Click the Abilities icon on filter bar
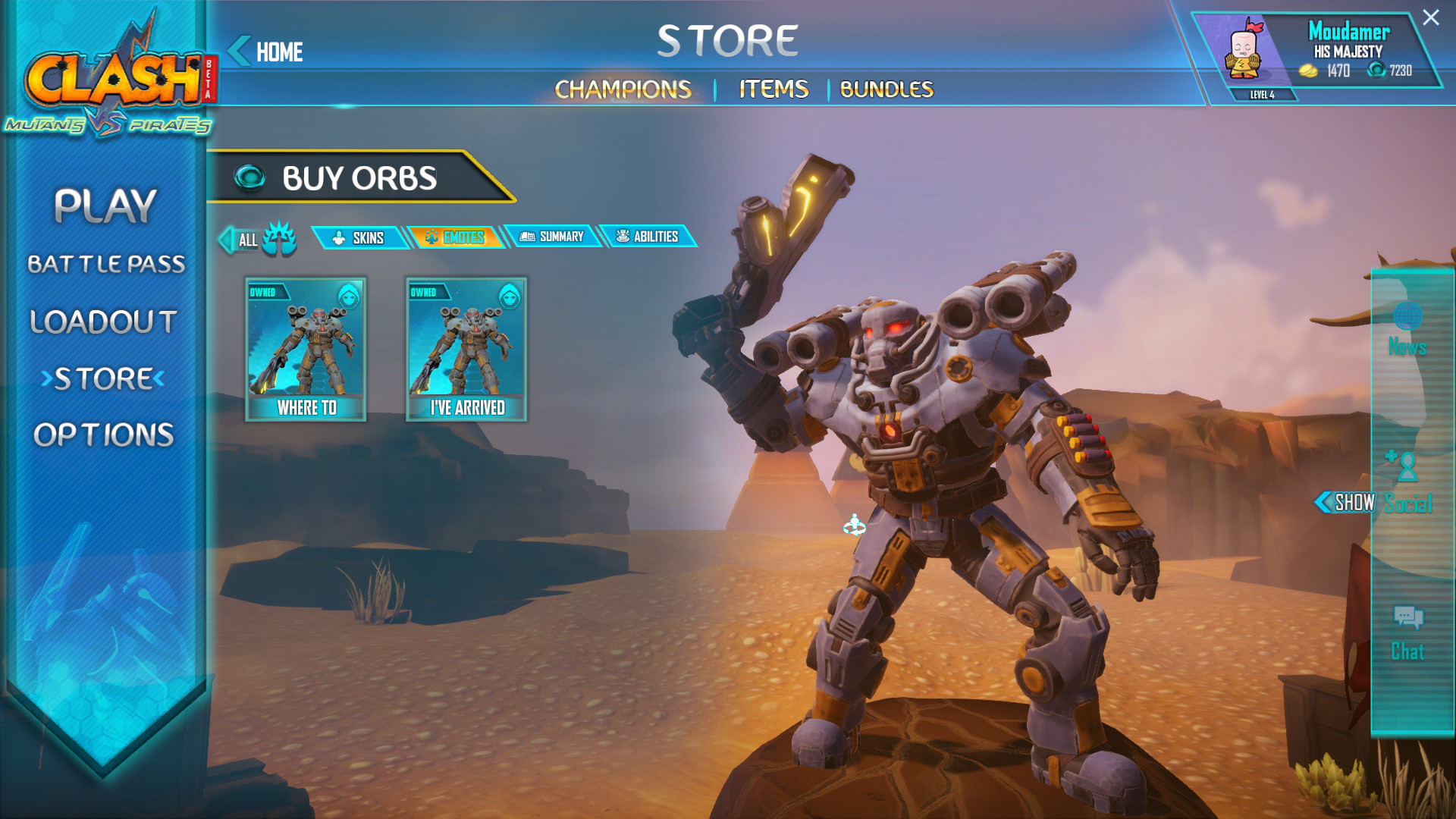 (x=622, y=237)
